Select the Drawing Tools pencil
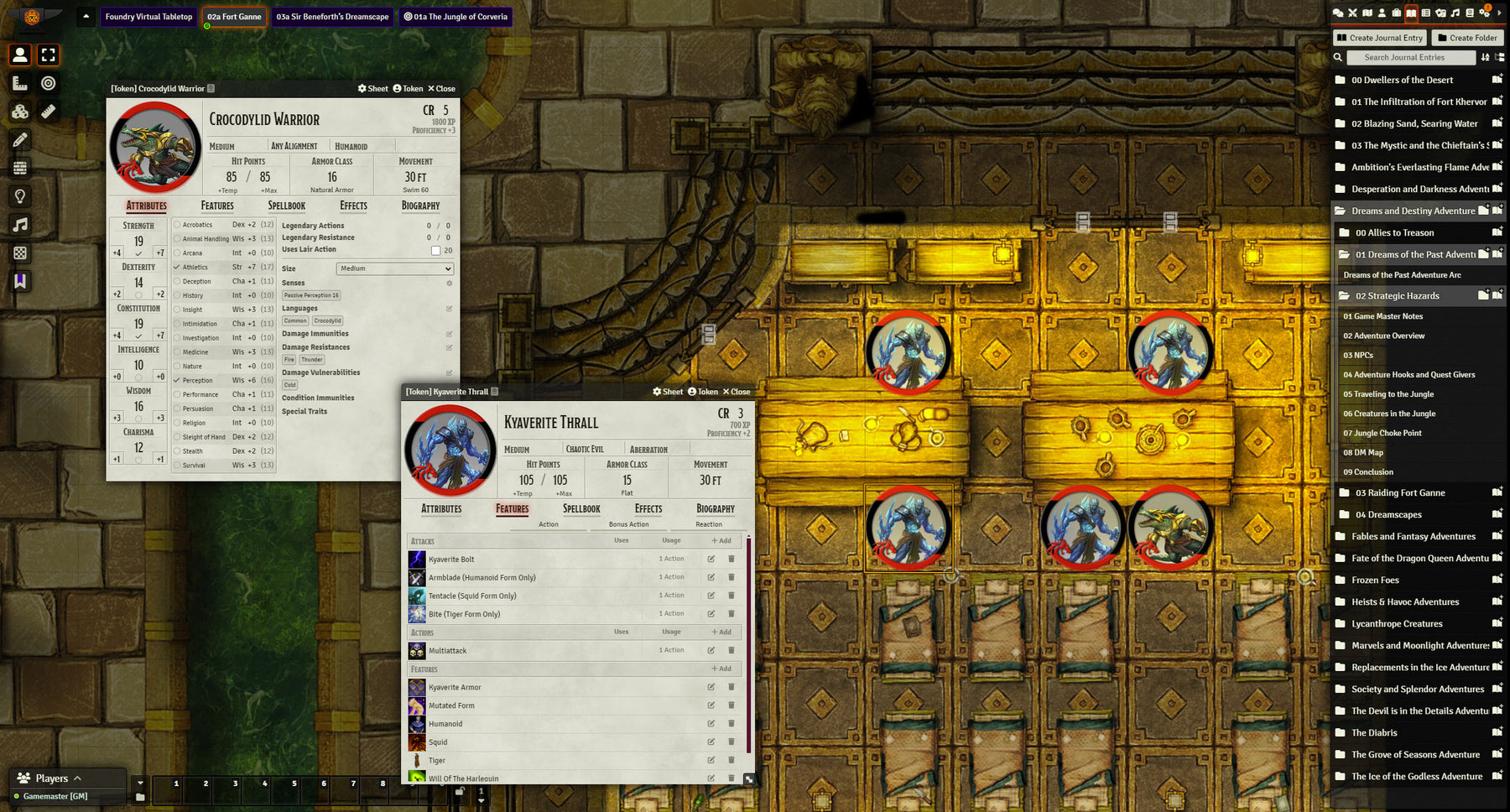Screen dimensions: 1510x812 tap(20, 140)
